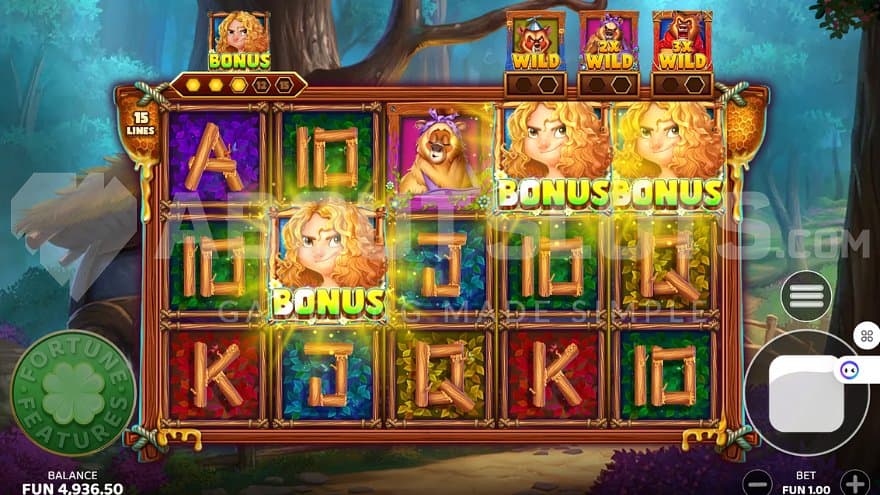Screen dimensions: 880x495
Task: Click the four-circle overlay icon
Action: [865, 335]
